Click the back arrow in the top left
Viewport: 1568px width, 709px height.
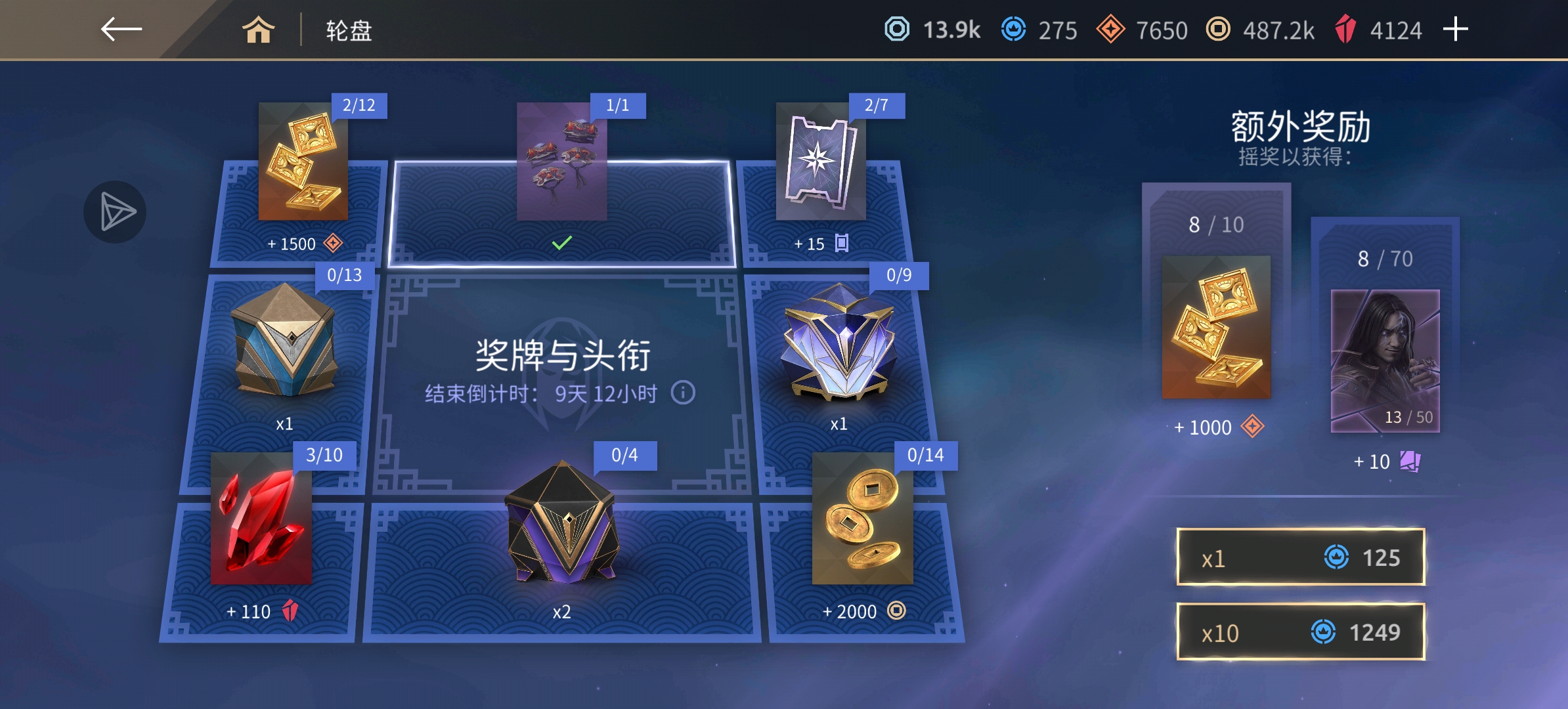tap(123, 29)
